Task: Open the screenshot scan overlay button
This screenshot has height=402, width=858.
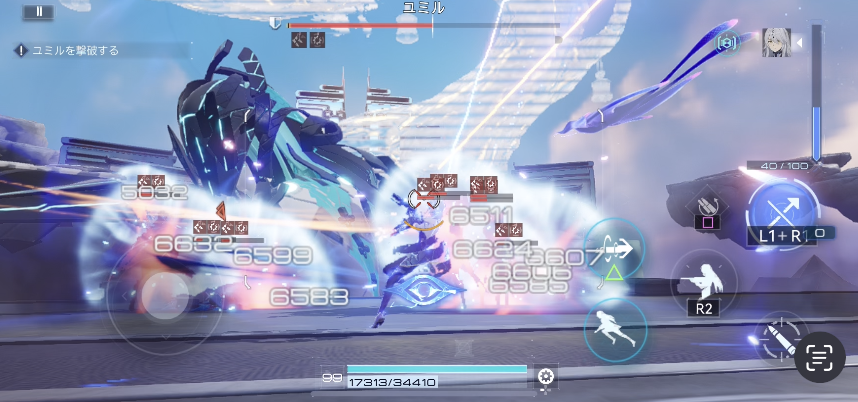Action: pyautogui.click(x=819, y=357)
